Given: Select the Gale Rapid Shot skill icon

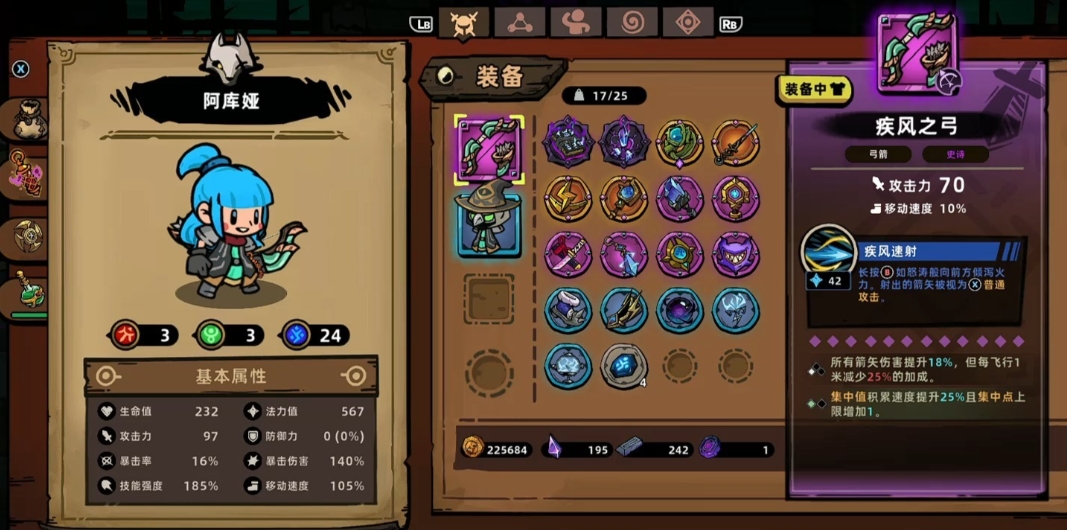Looking at the screenshot, I should 828,250.
